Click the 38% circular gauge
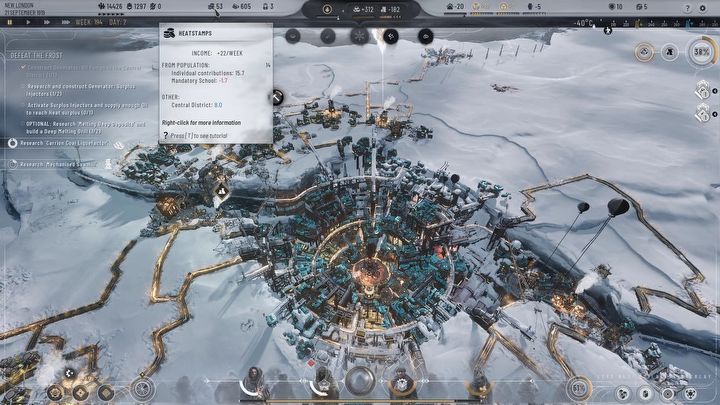This screenshot has width=720, height=405. point(701,51)
